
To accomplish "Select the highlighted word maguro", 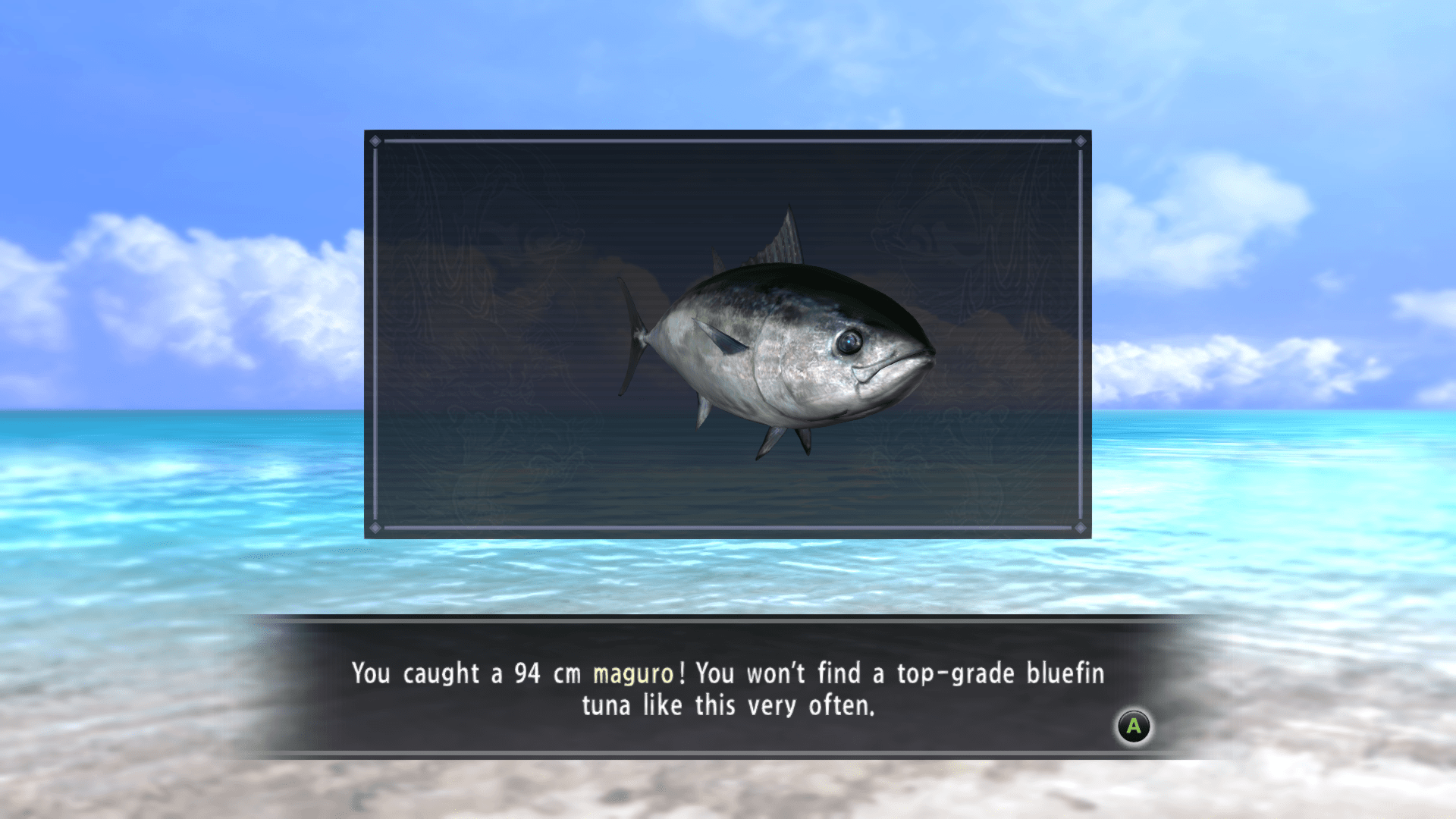I will pos(633,673).
